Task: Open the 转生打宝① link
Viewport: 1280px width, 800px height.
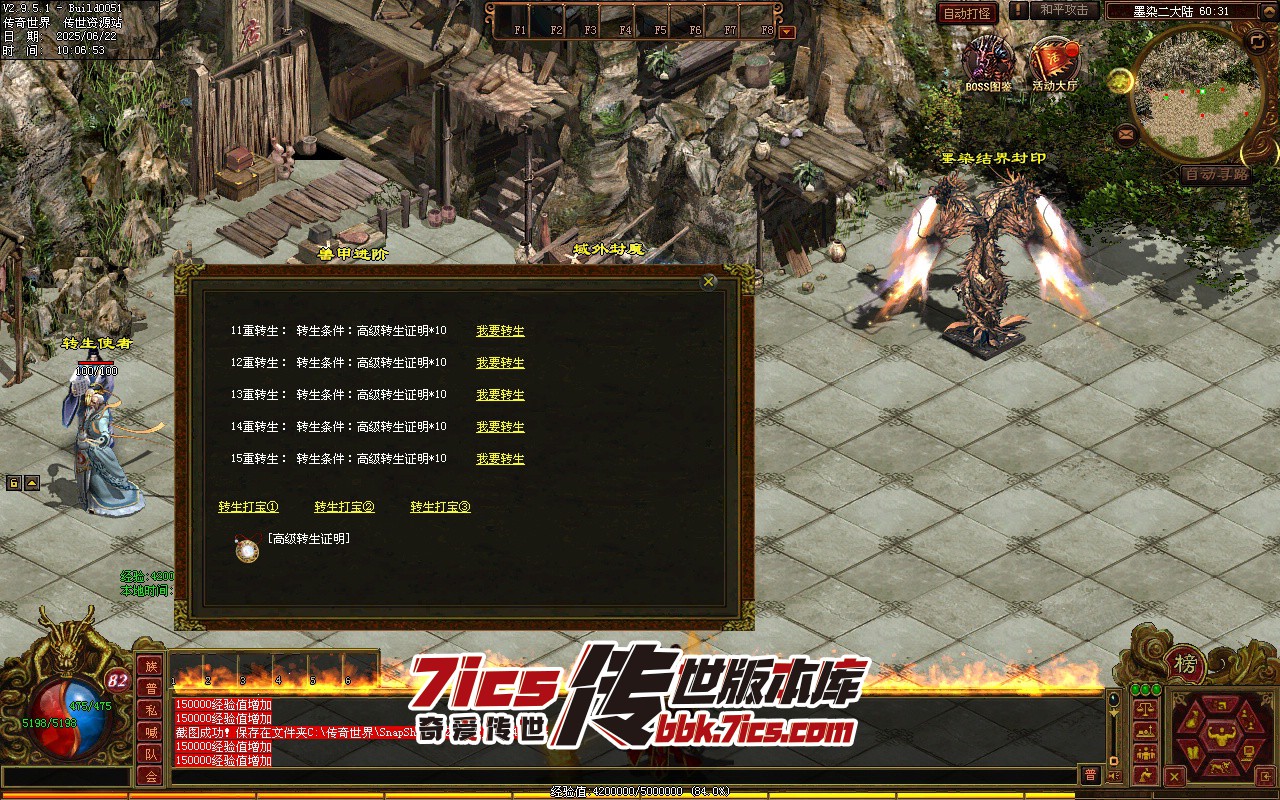Action: [x=248, y=507]
